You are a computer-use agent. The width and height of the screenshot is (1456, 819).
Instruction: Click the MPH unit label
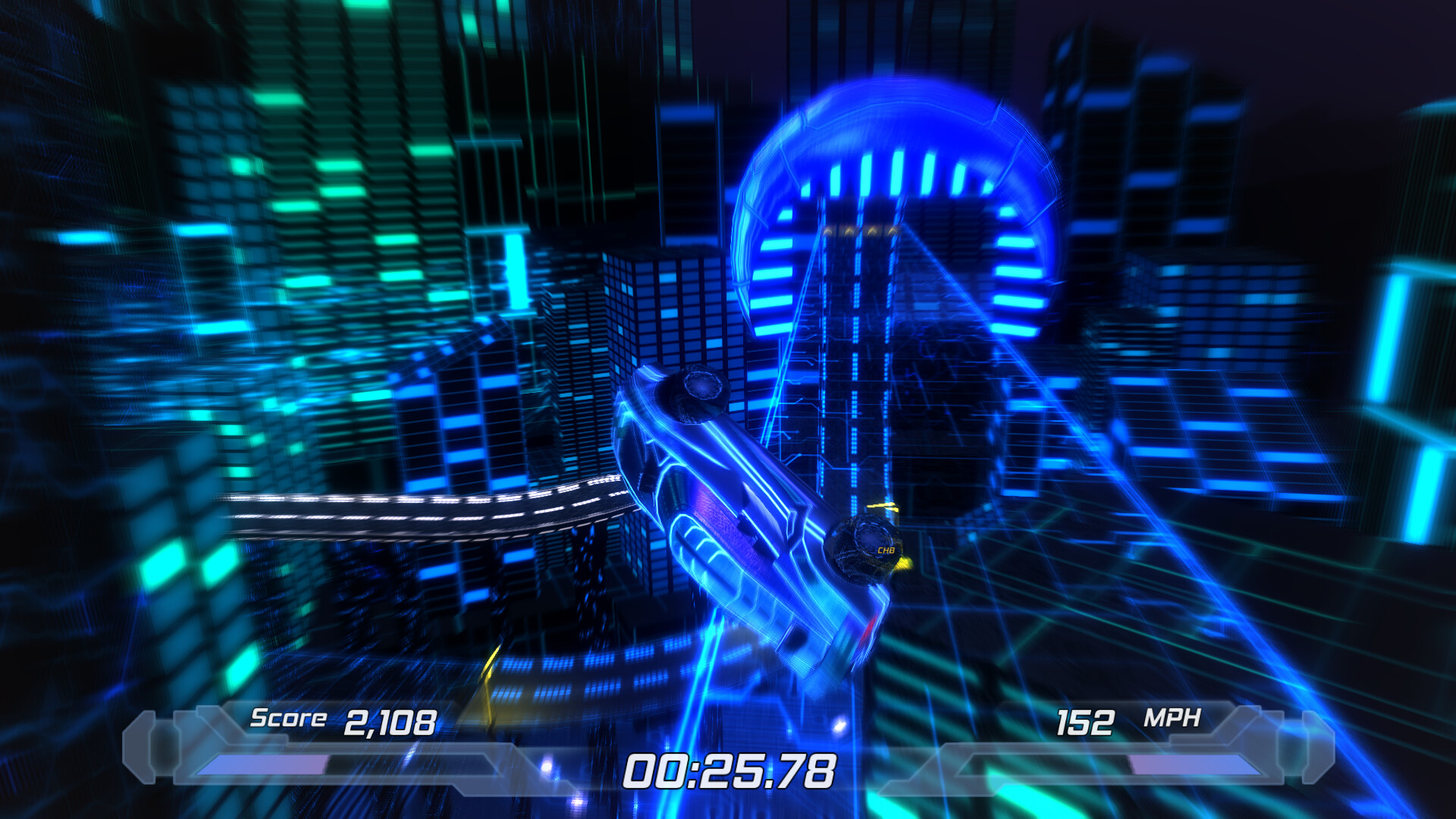(x=1172, y=716)
